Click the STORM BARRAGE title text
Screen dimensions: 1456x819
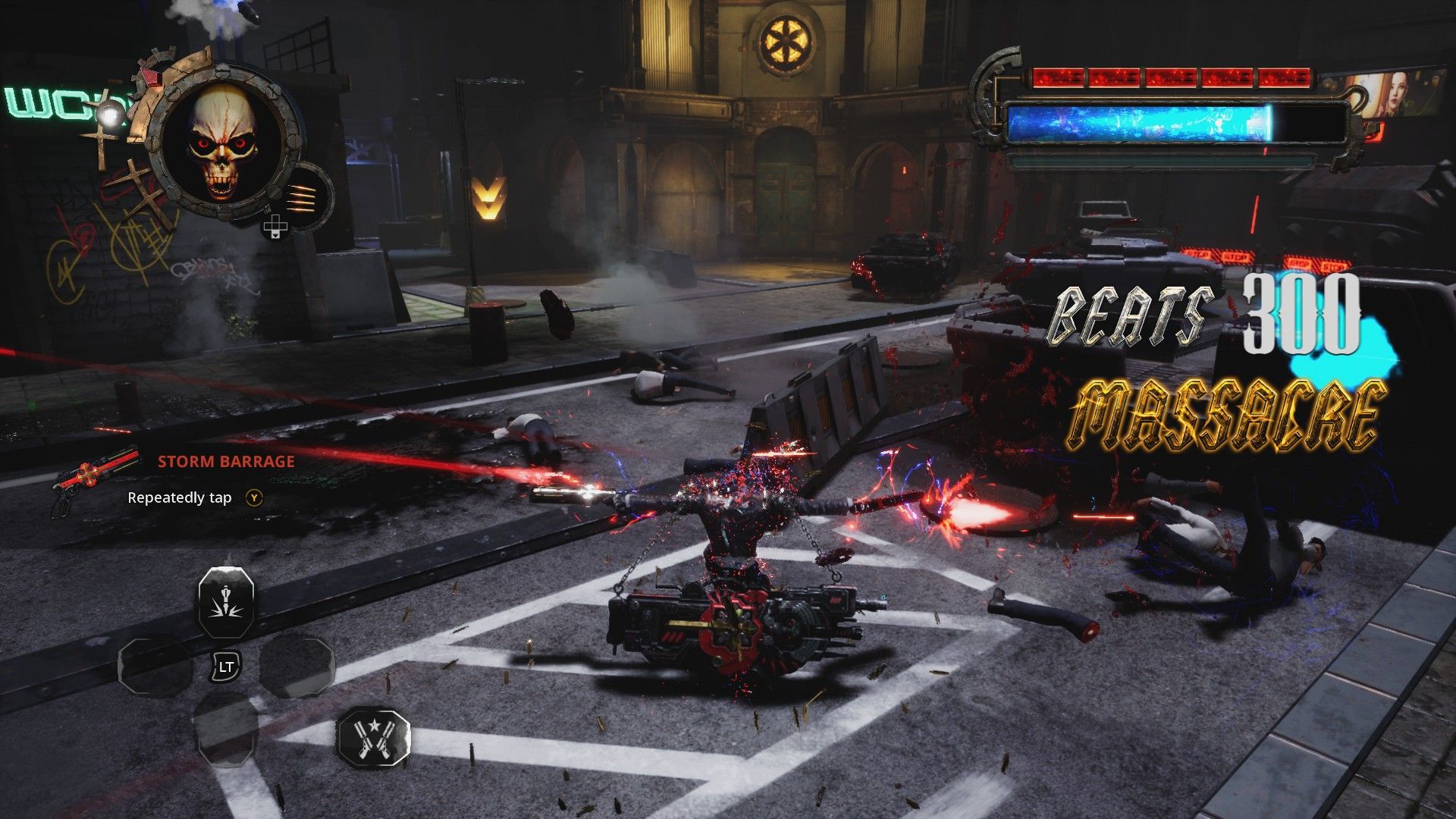pos(226,461)
